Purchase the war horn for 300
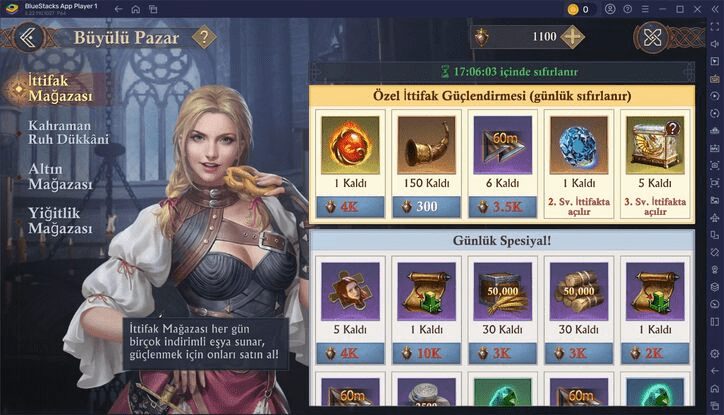 coord(426,207)
